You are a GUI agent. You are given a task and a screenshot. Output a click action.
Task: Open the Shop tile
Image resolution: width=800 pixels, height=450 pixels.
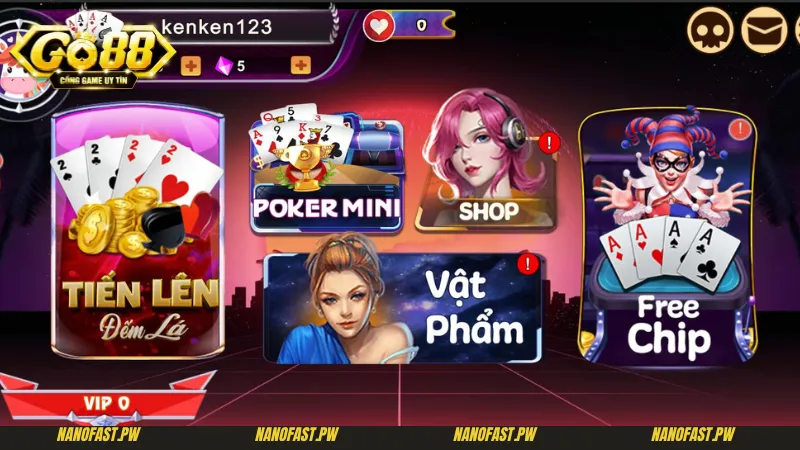point(487,172)
